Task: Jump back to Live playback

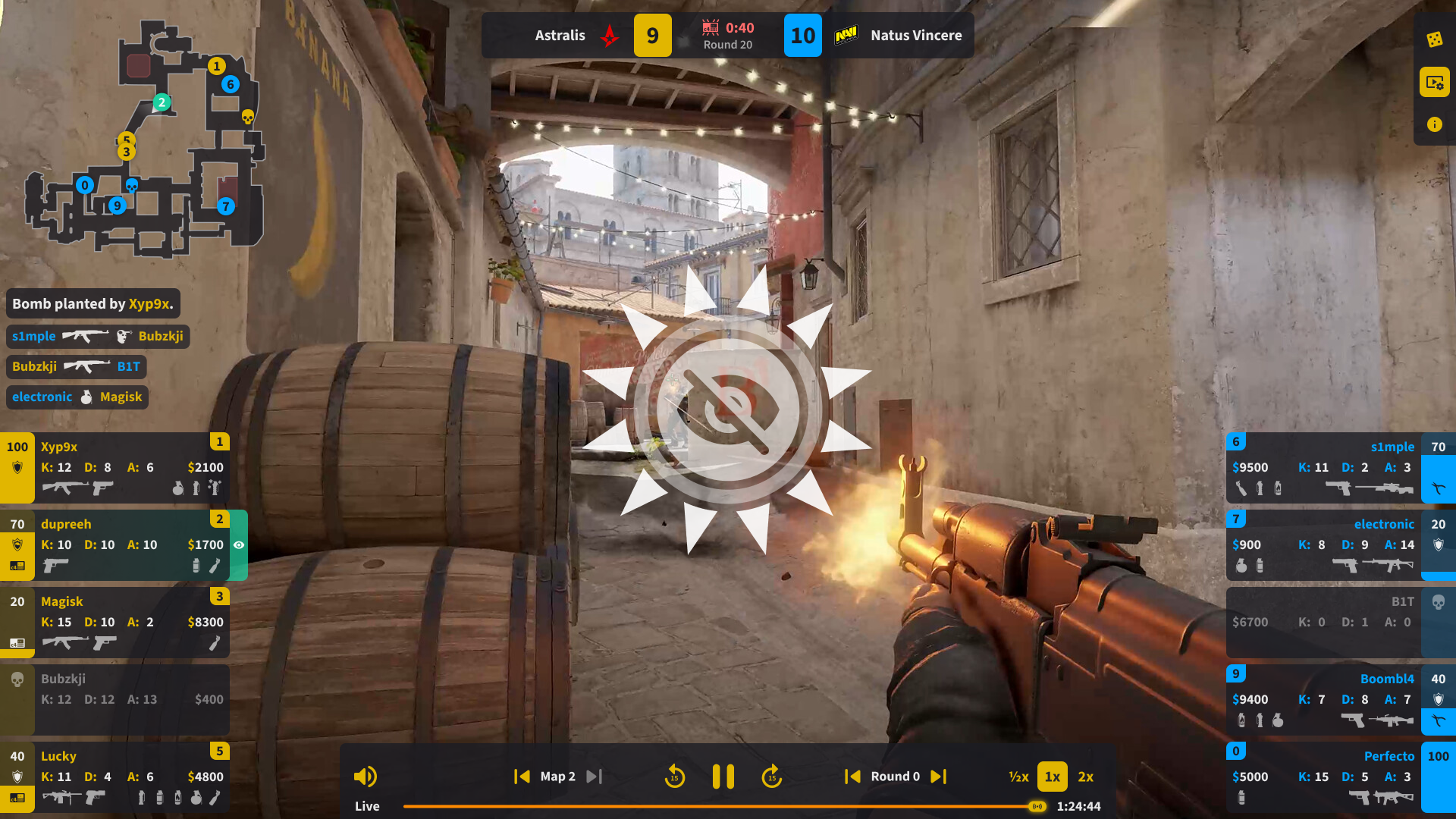Action: [x=367, y=806]
